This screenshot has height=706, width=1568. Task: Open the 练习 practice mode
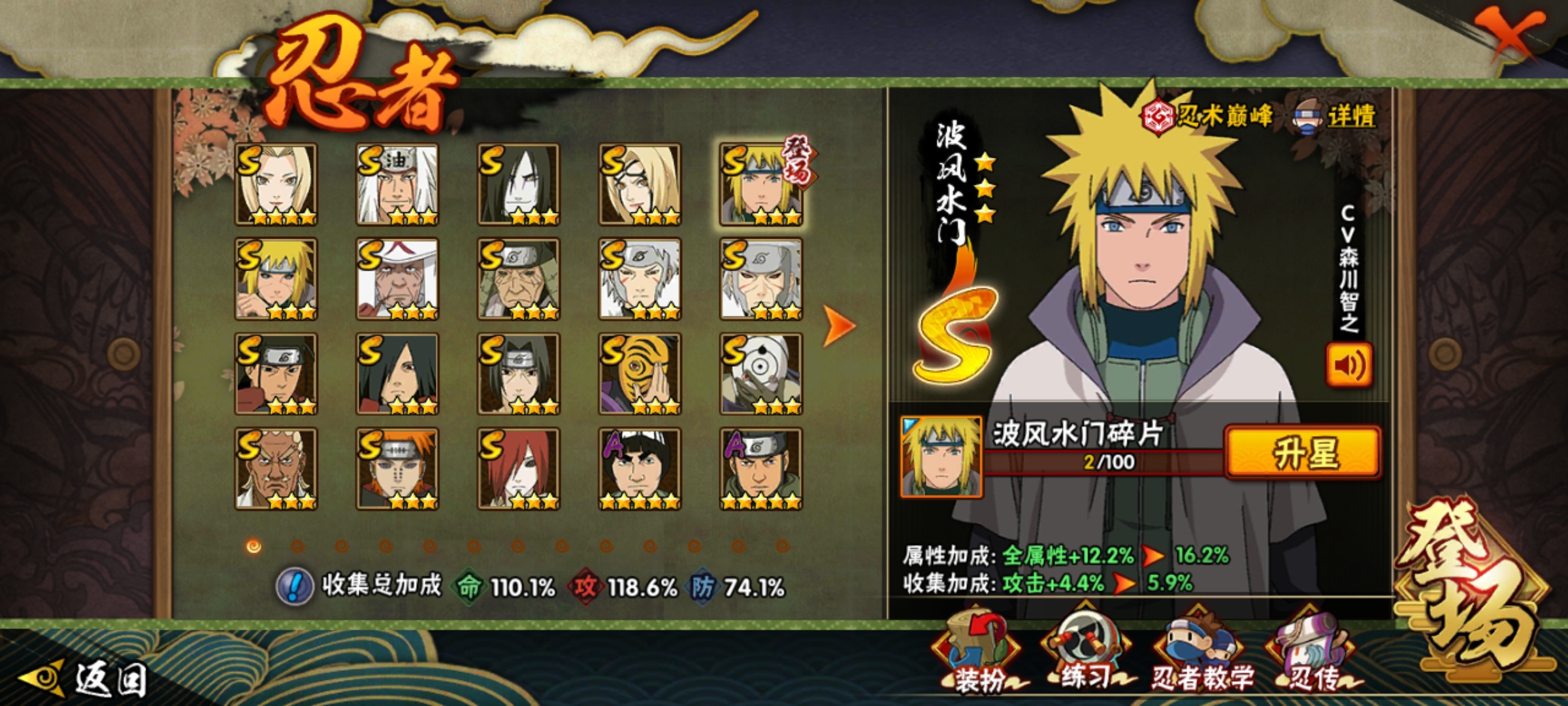(1086, 654)
